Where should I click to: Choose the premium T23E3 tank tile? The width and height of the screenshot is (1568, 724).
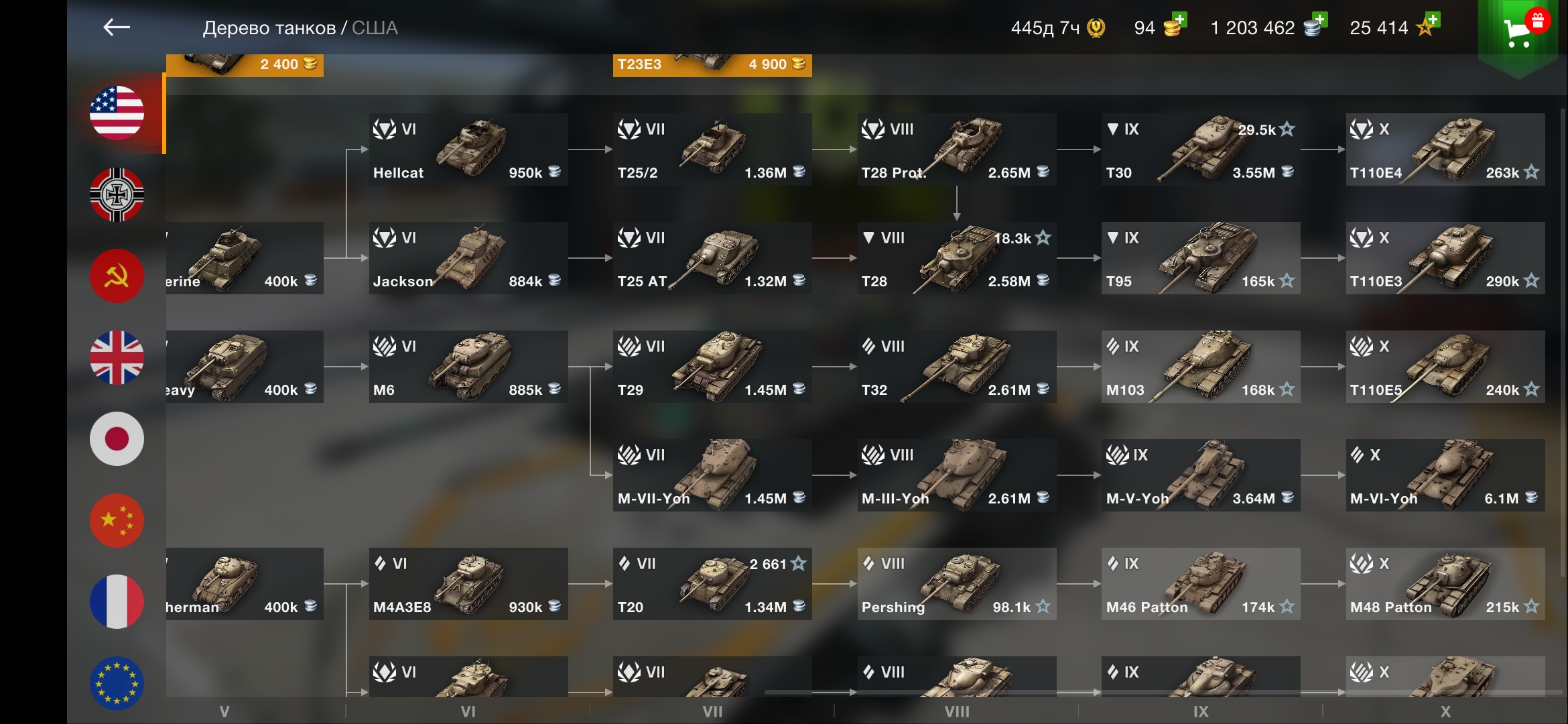pyautogui.click(x=712, y=65)
